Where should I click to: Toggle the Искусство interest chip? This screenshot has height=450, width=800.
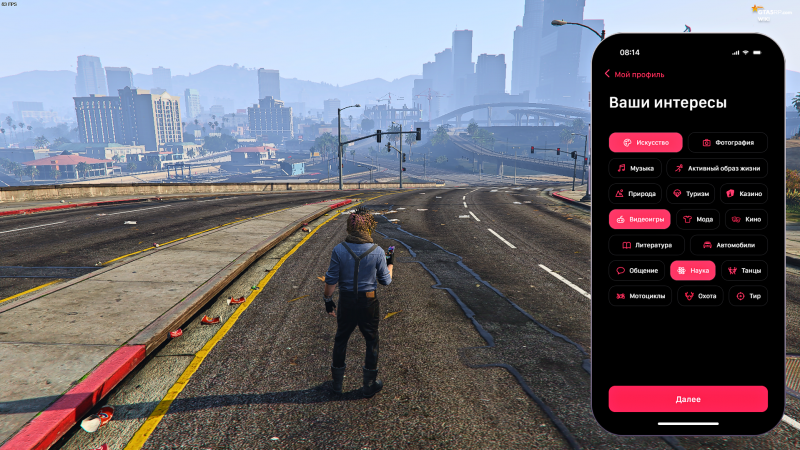pyautogui.click(x=645, y=143)
